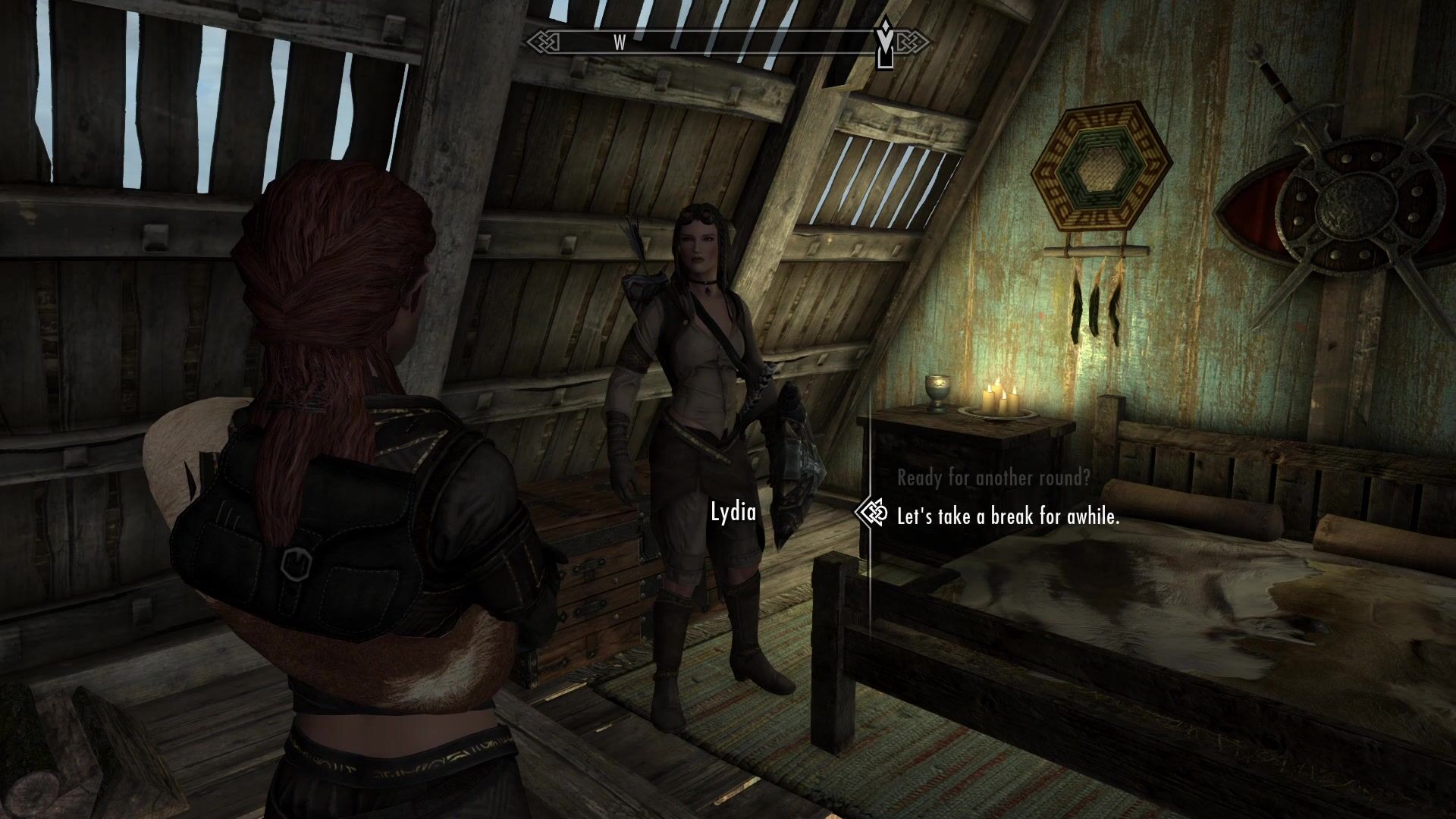Select the "Ready for another round?" reply
Viewport: 1456px width, 819px height.
point(993,479)
